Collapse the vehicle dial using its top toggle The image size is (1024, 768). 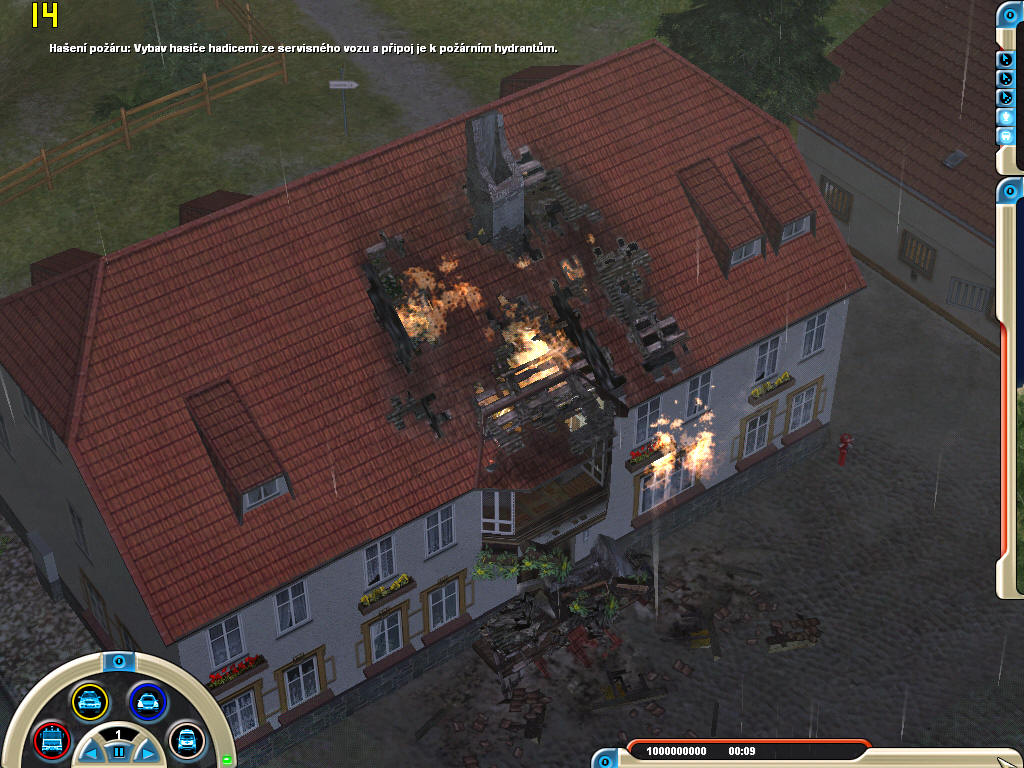[x=118, y=662]
